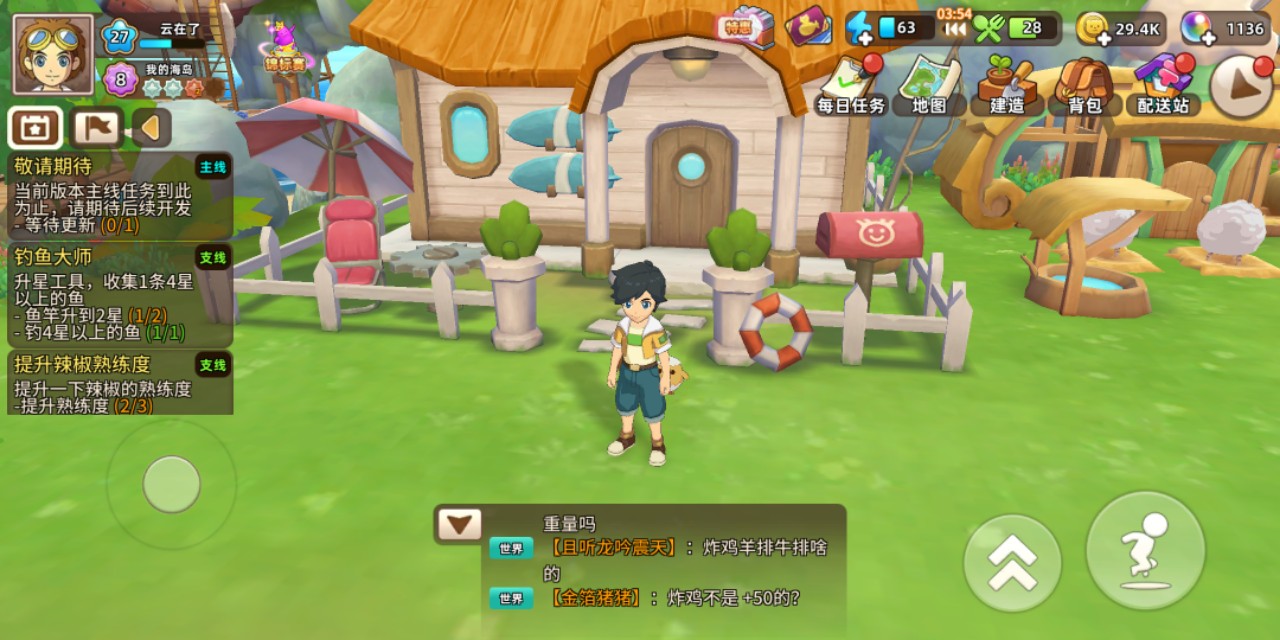
Task: Collapse the quest panel with the yellow arrow
Action: tap(151, 128)
